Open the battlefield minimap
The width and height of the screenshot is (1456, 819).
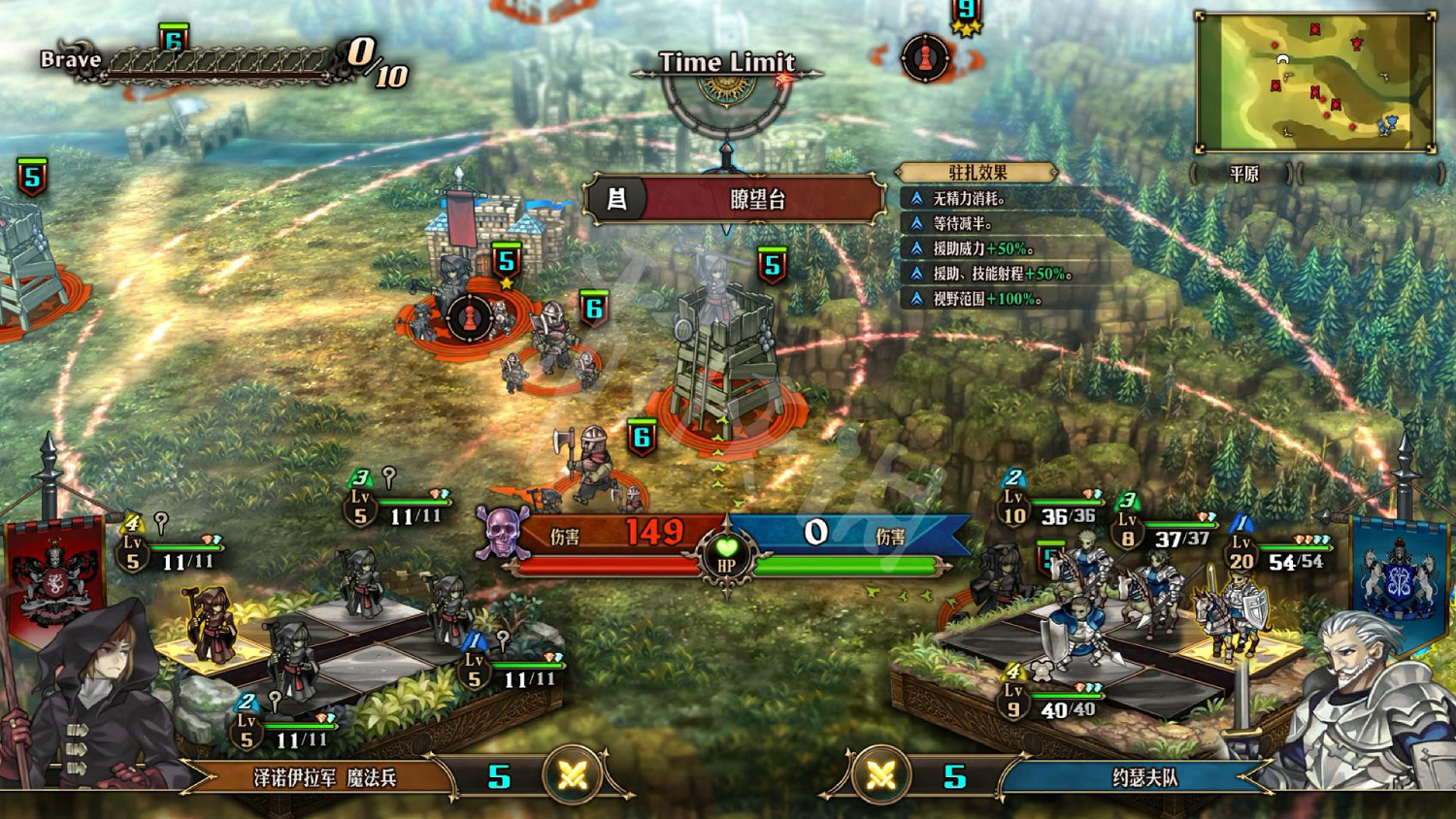pos(1315,82)
